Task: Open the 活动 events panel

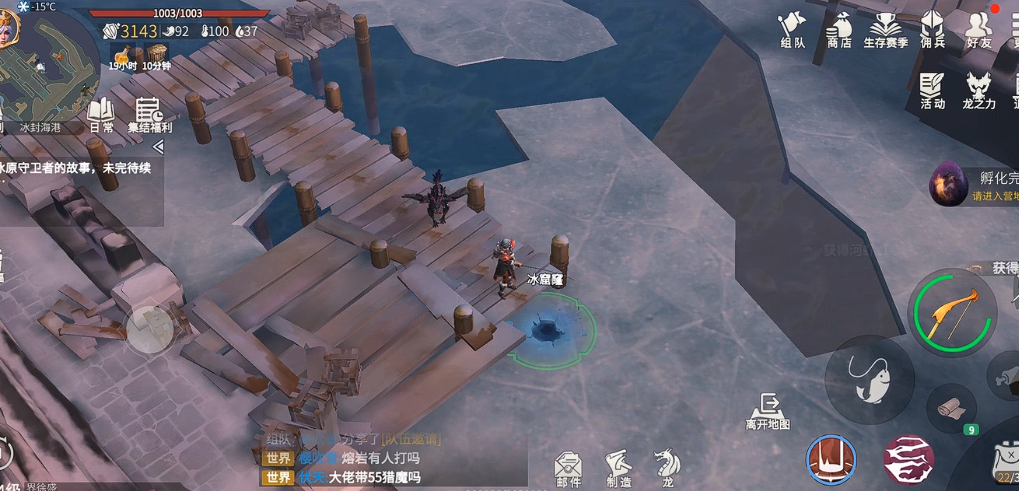Action: point(932,90)
